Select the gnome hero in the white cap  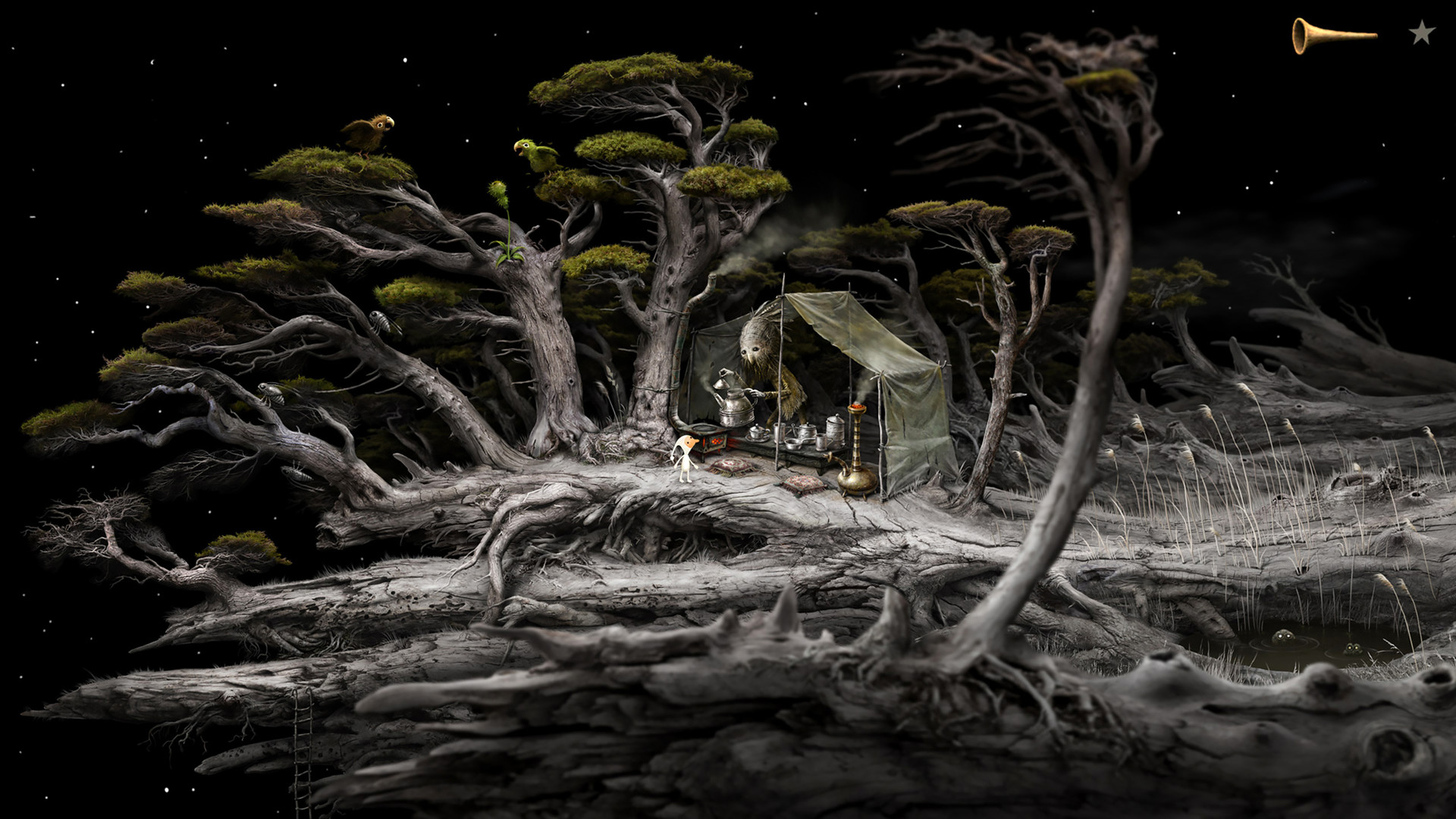(x=686, y=455)
